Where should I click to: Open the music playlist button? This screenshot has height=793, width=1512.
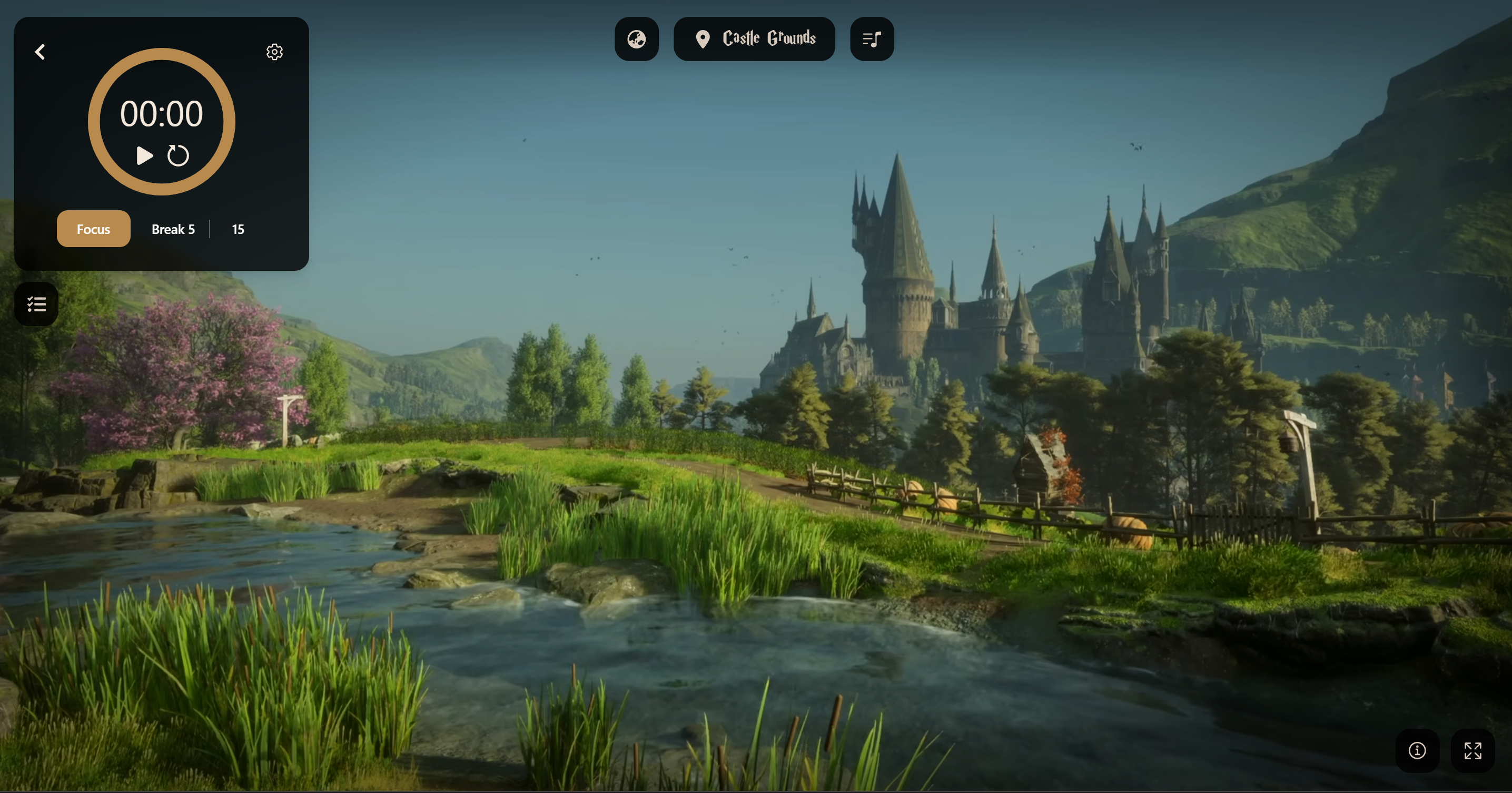872,40
